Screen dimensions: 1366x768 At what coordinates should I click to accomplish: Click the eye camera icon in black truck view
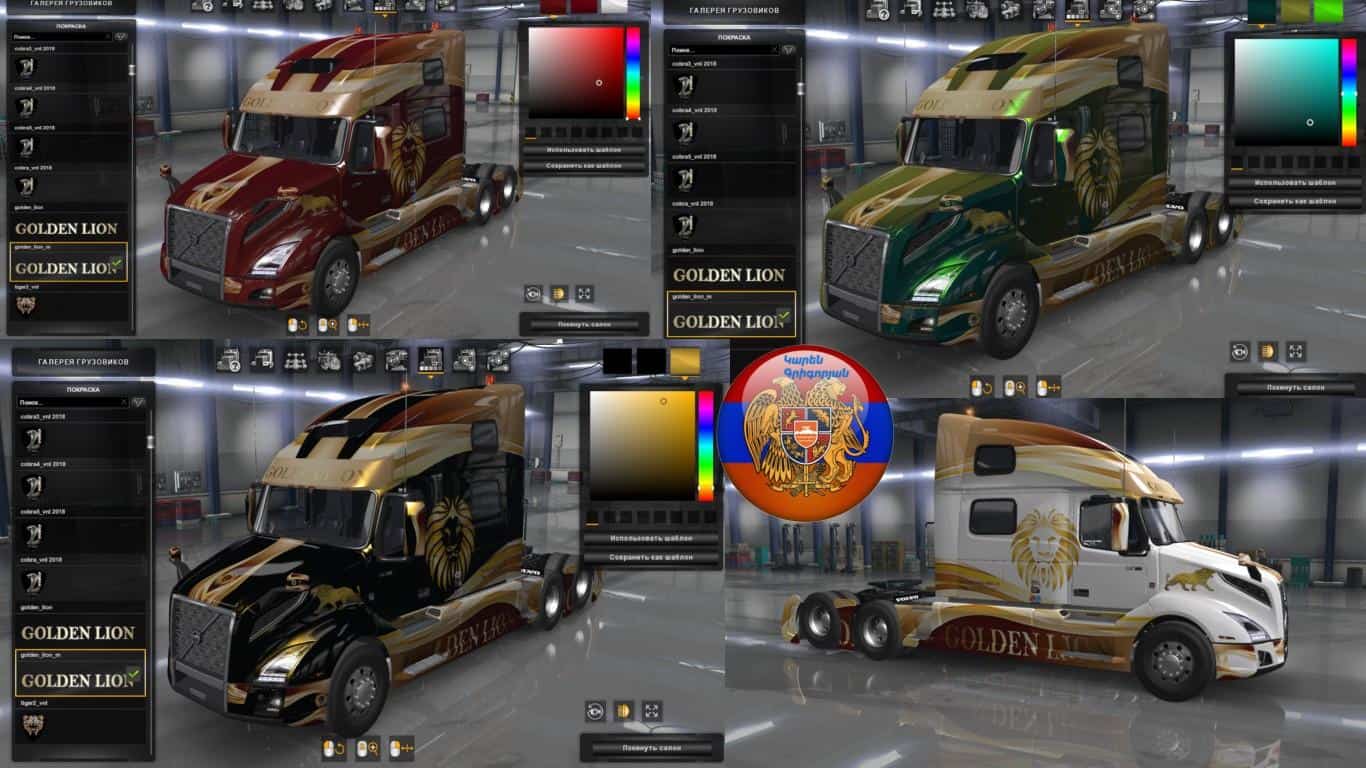click(595, 711)
